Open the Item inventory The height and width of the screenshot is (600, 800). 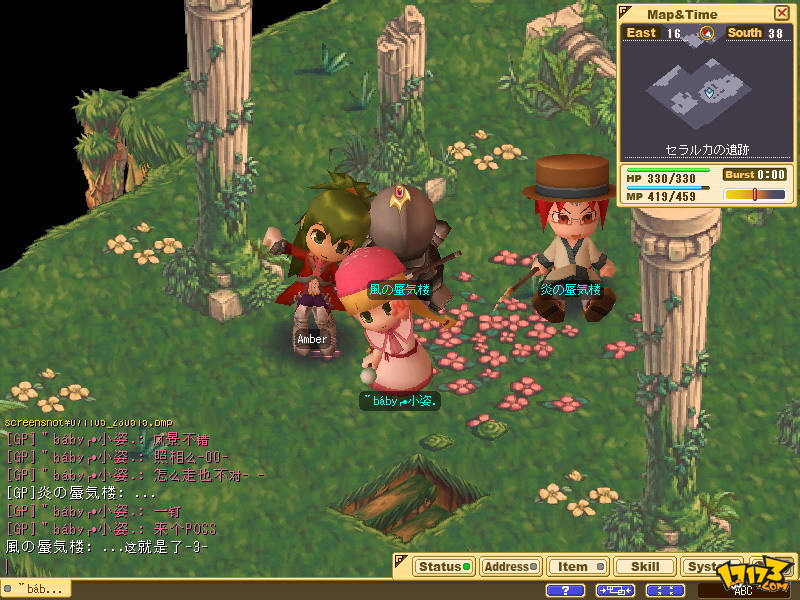point(578,566)
